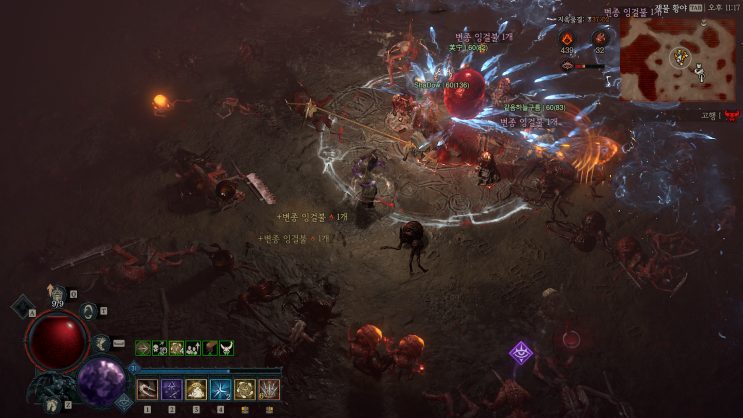Select the footprints evade icon
Viewport: 743px width, 418px height.
pyautogui.click(x=51, y=405)
